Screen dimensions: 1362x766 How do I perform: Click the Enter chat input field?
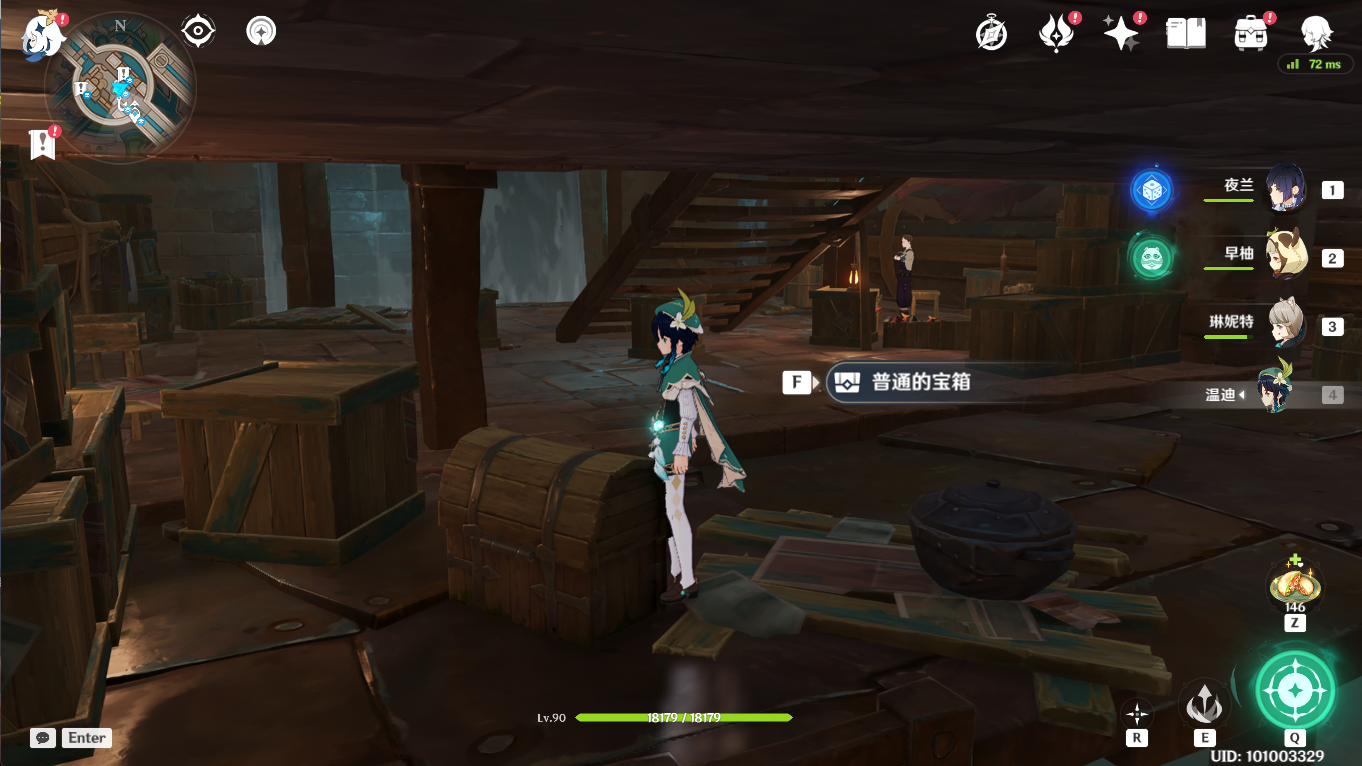click(86, 738)
